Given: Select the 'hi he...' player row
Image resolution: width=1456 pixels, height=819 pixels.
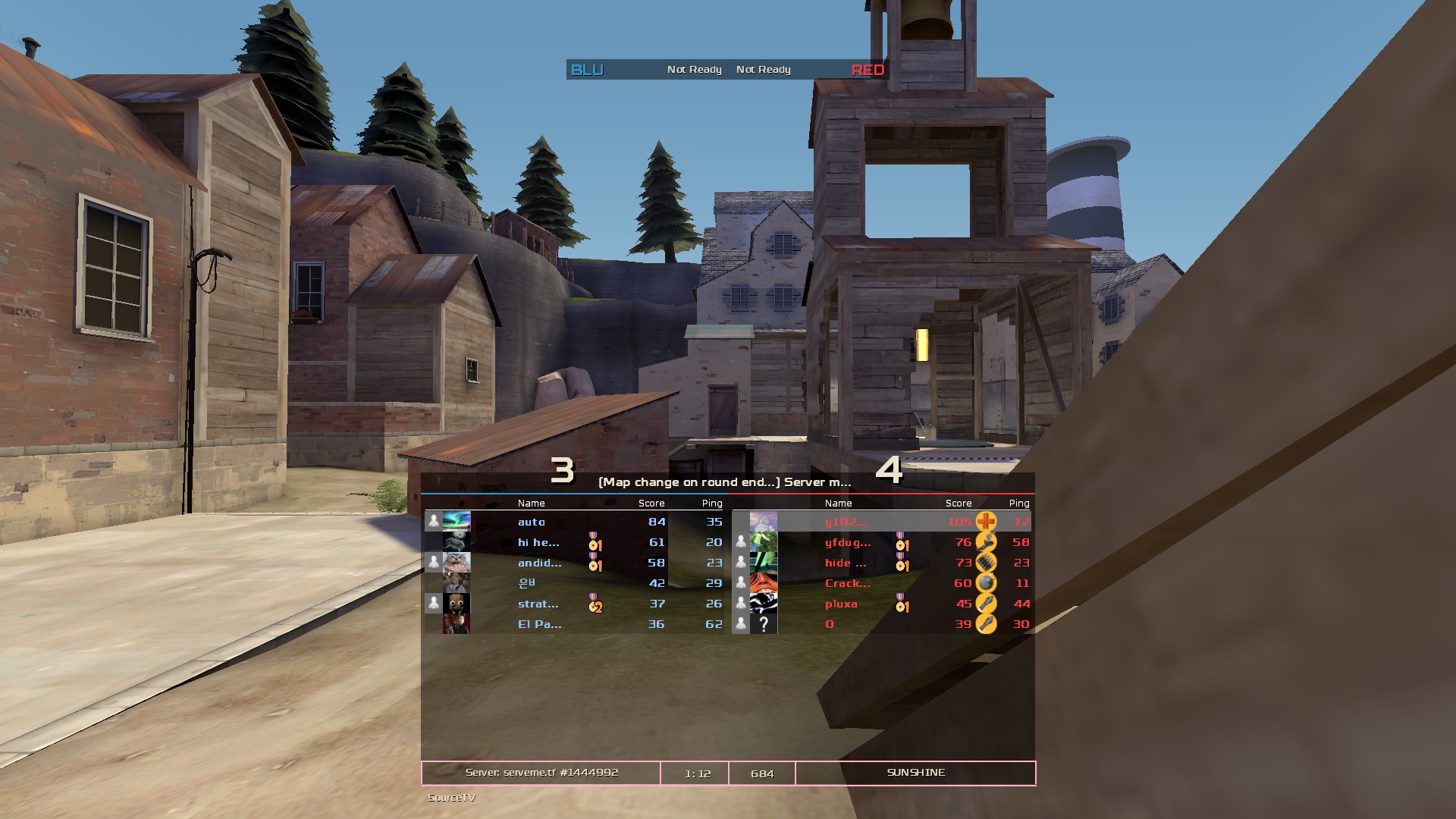Looking at the screenshot, I should tap(538, 542).
